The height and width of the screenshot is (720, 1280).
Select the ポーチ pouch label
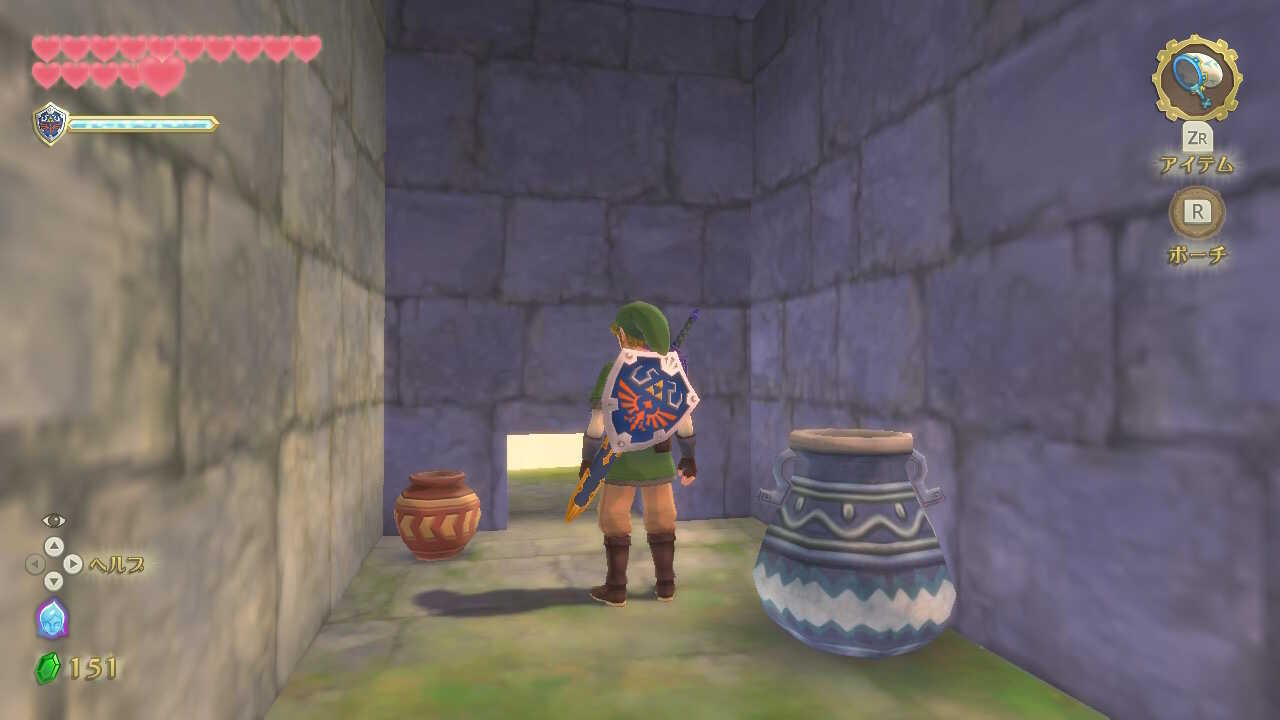point(1199,251)
